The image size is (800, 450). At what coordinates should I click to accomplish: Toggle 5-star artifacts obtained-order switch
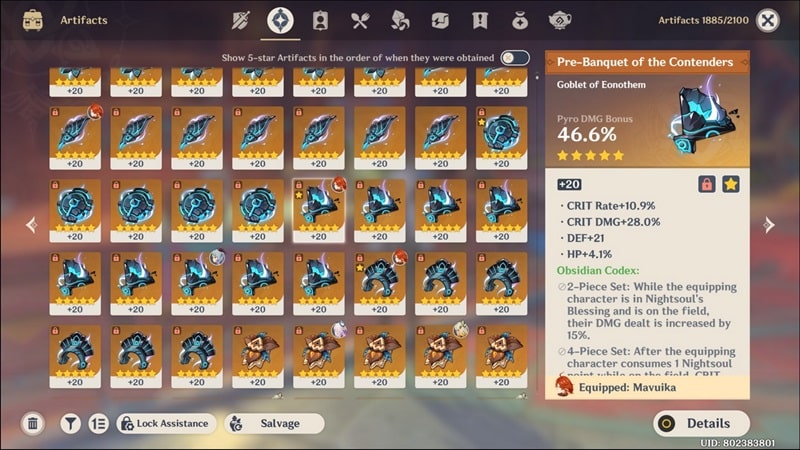click(x=515, y=58)
